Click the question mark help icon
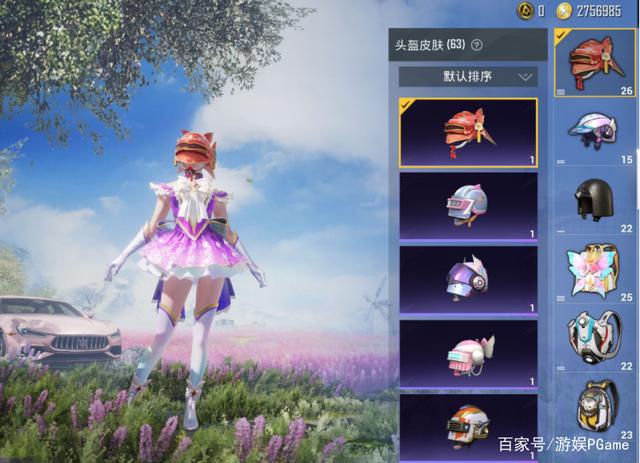This screenshot has height=463, width=640. [x=477, y=45]
